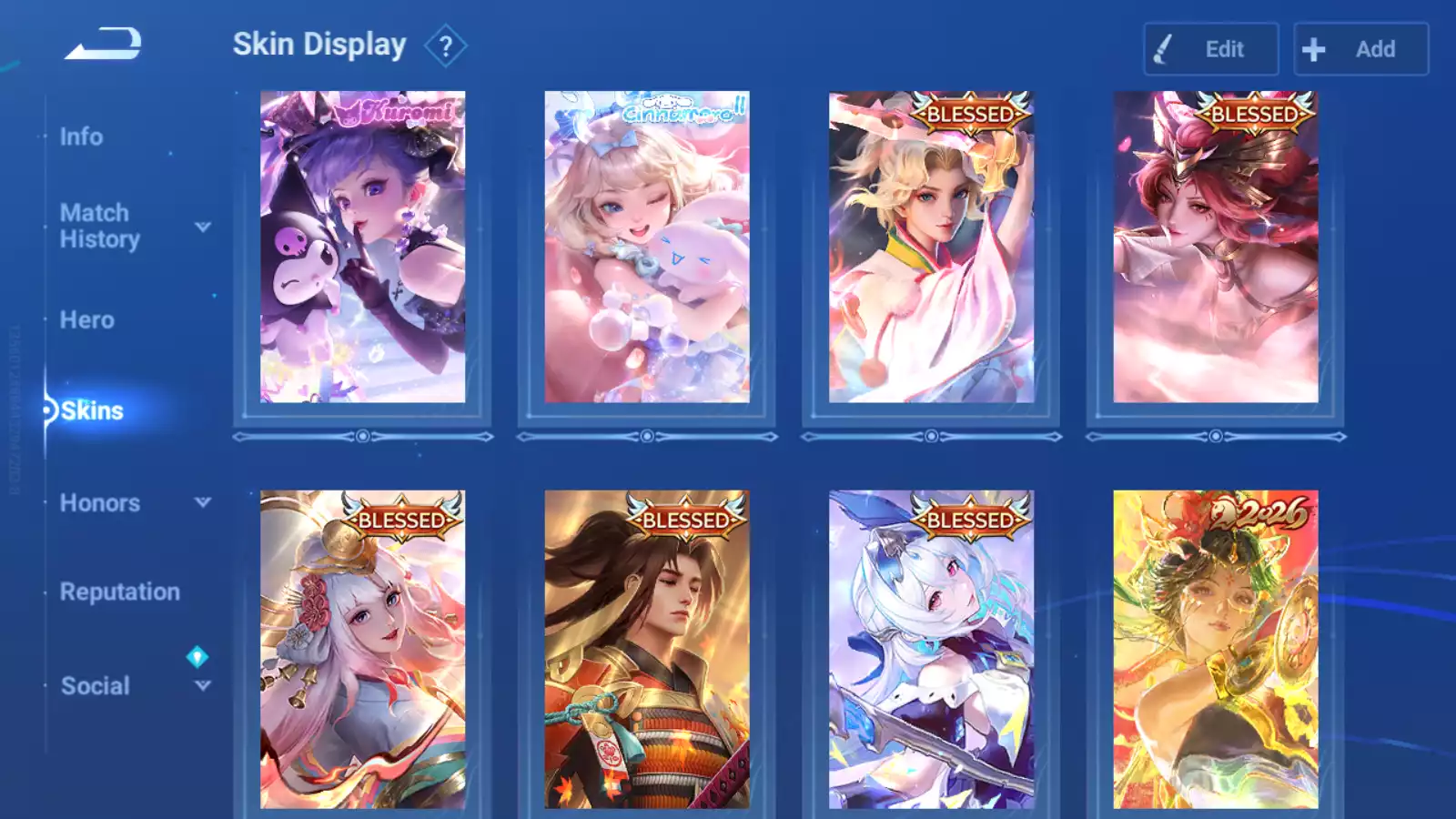Click the Edit button
The image size is (1456, 819).
[x=1210, y=49]
